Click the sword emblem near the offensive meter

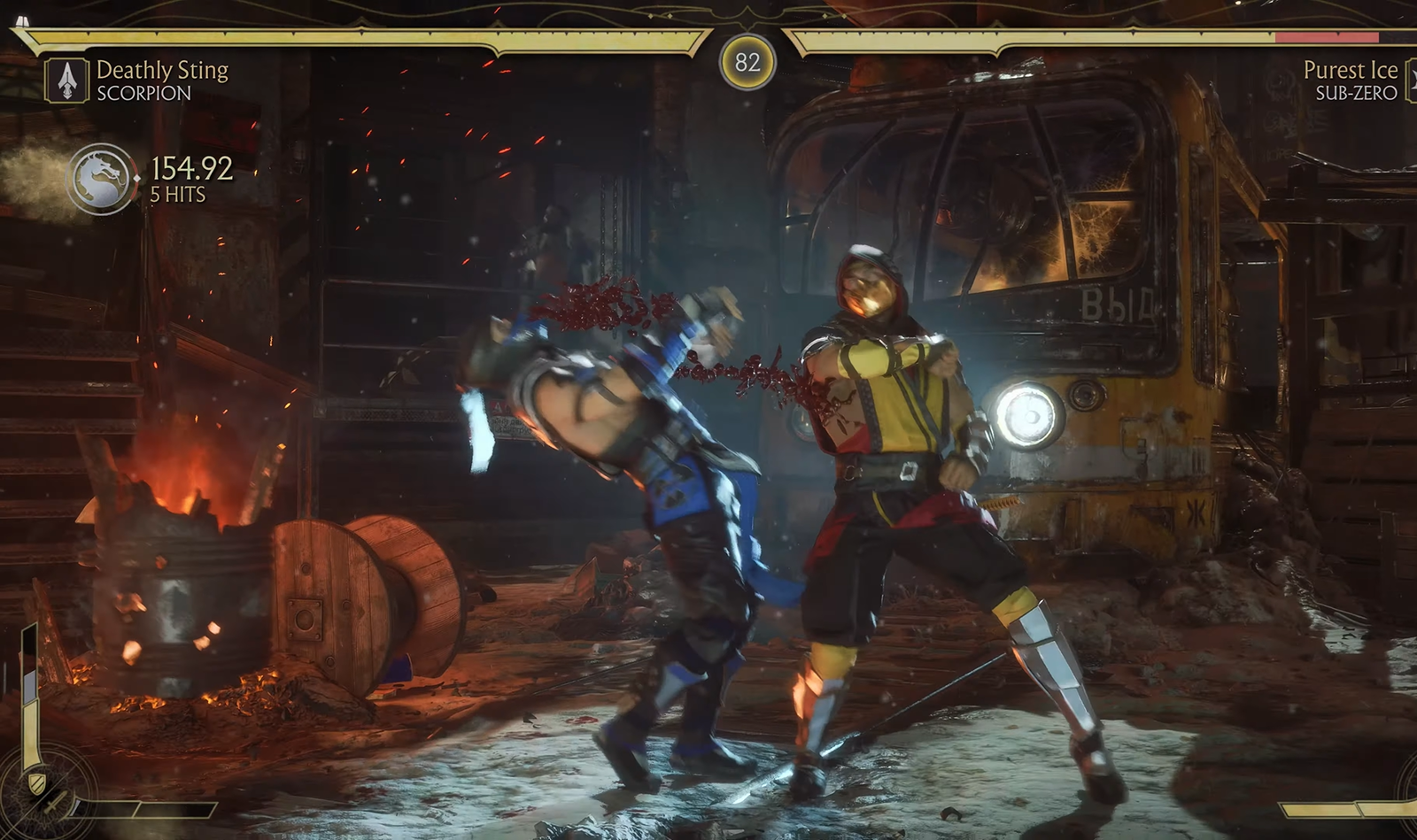[x=55, y=804]
